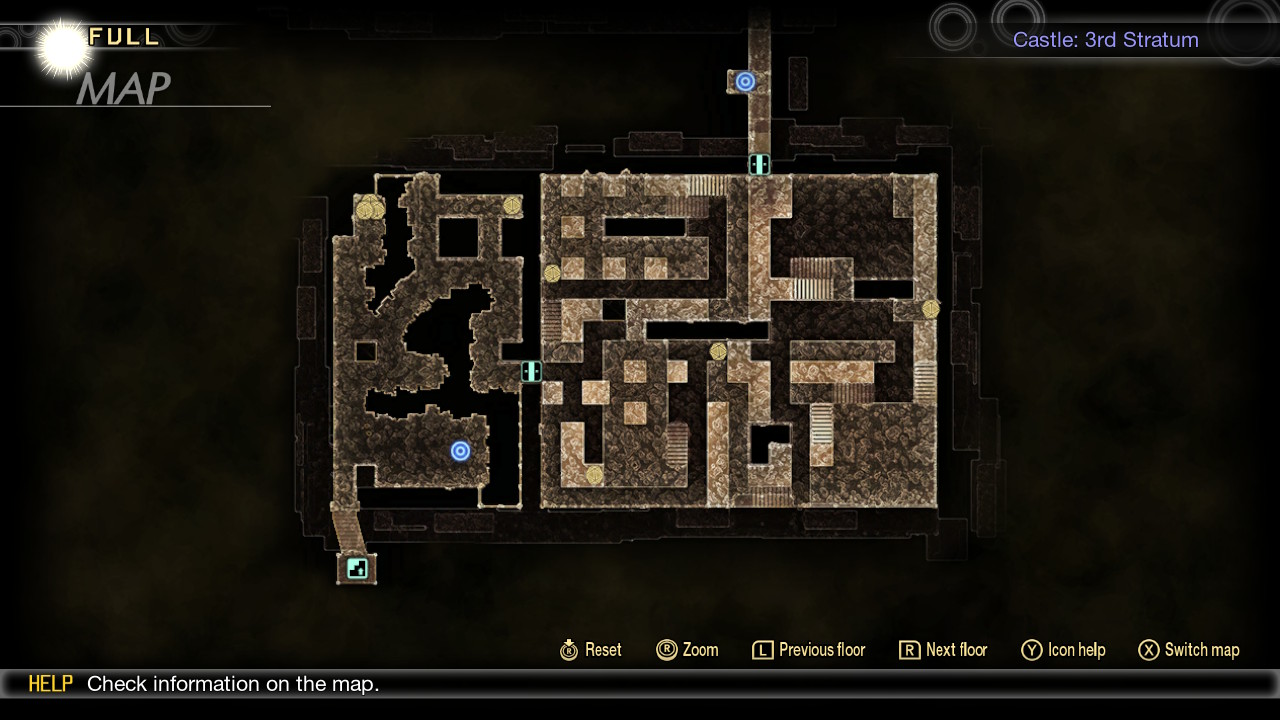Select the blue warp marker near the top passage
This screenshot has height=720, width=1280.
tap(744, 81)
